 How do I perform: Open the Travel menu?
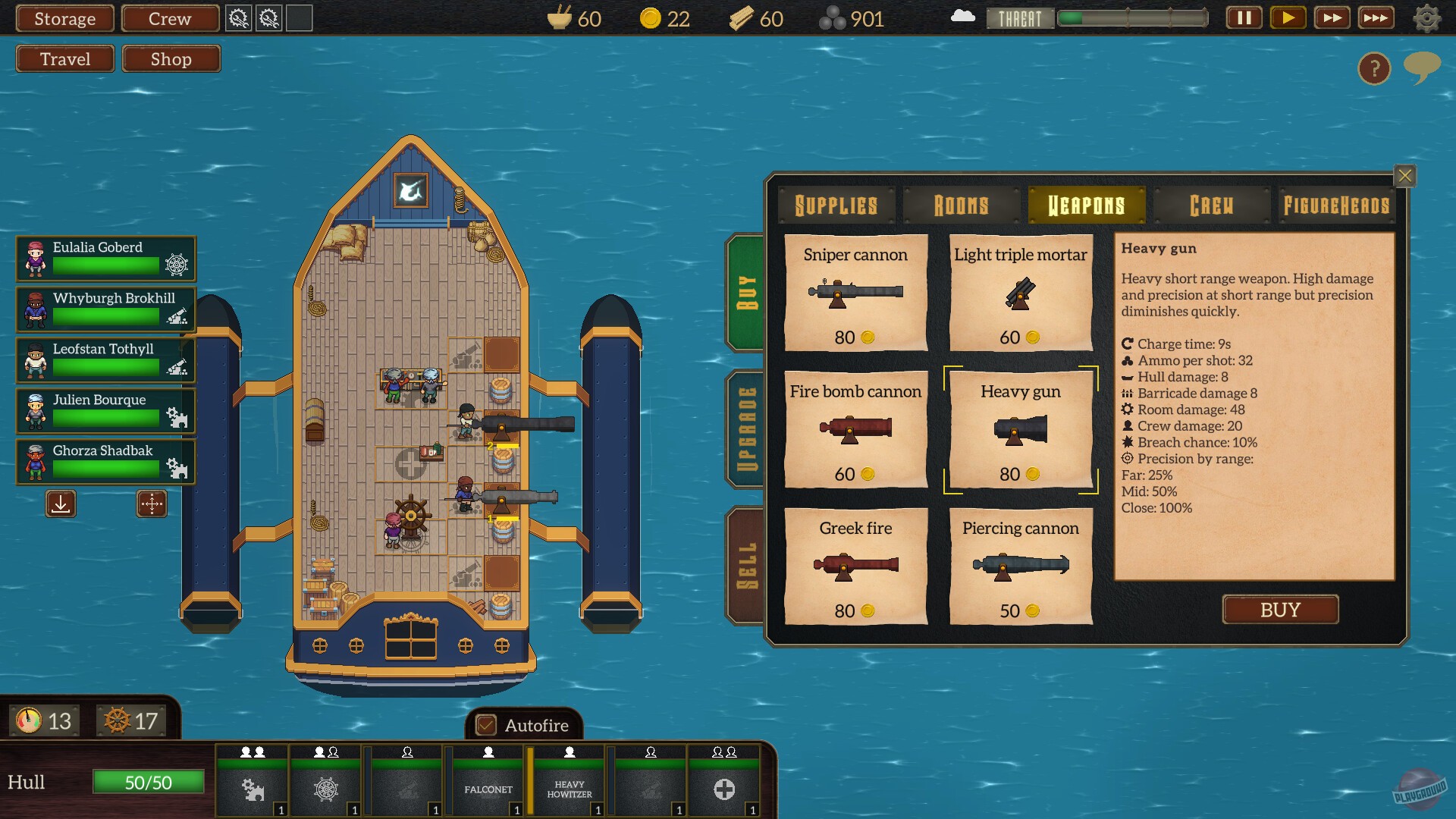[64, 58]
